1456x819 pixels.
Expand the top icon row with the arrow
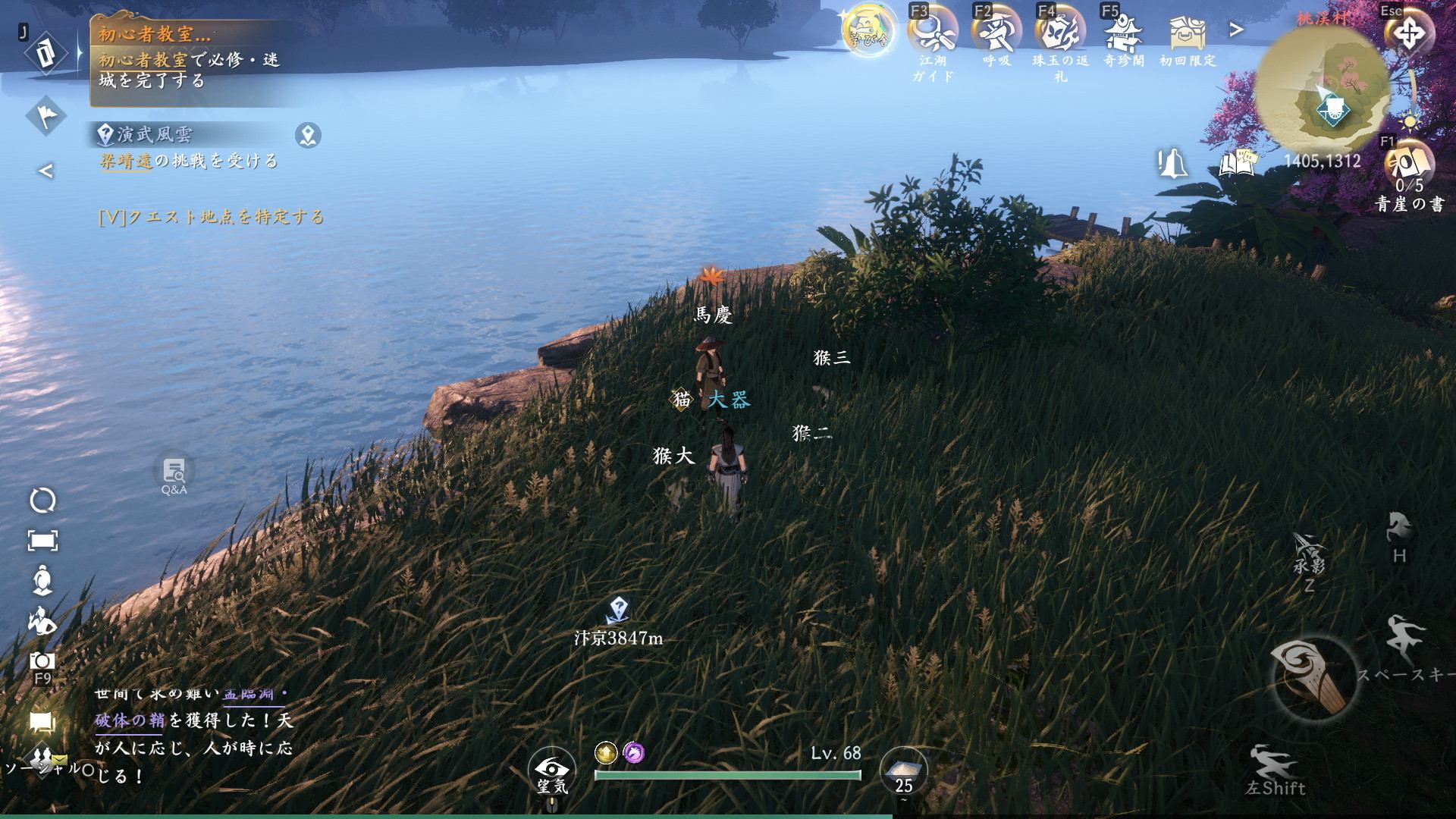pyautogui.click(x=1237, y=30)
